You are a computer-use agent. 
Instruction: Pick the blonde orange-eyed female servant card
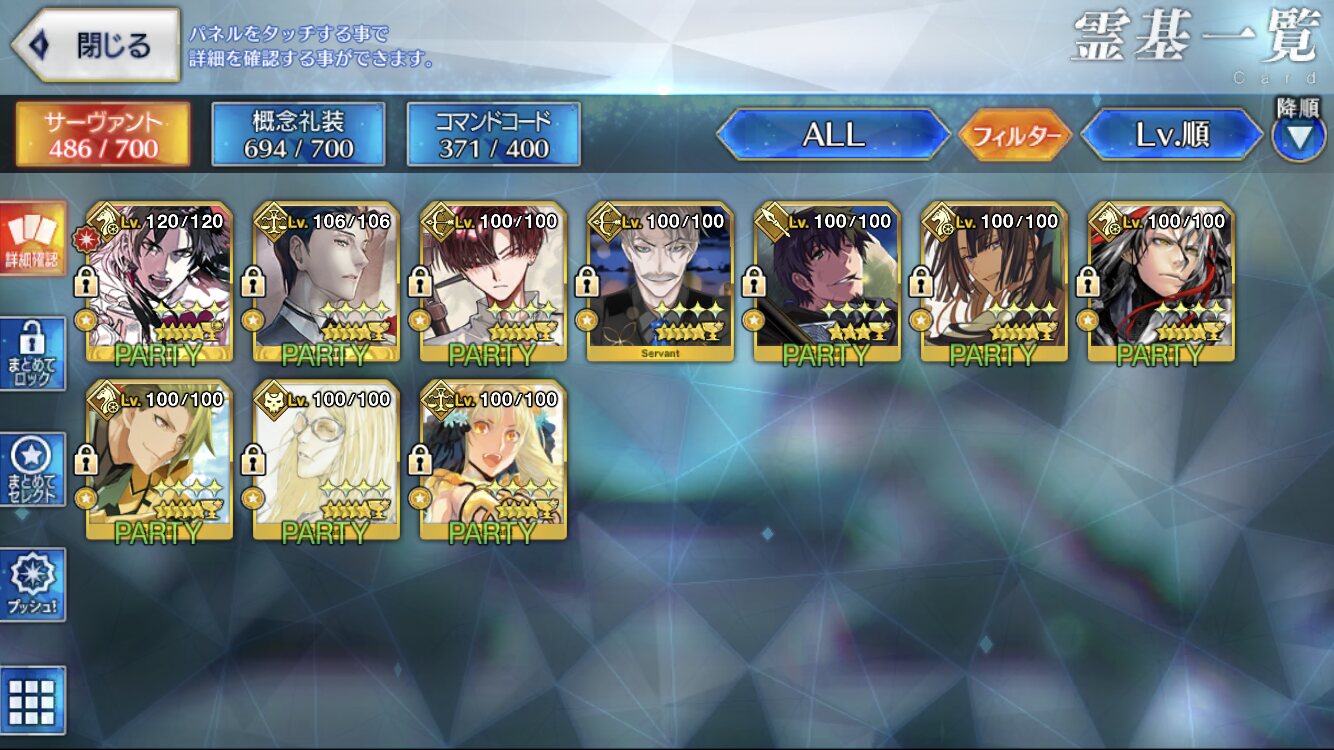[493, 460]
